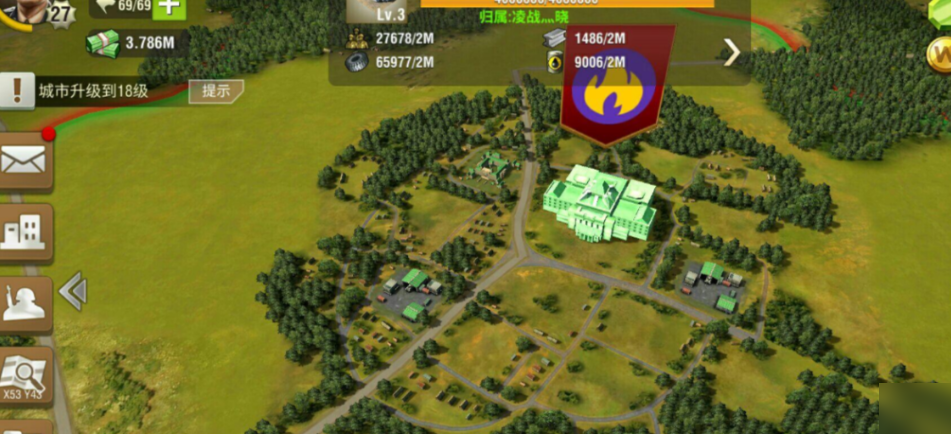Tap the gold W coin icon
This screenshot has height=434, width=951.
[938, 55]
